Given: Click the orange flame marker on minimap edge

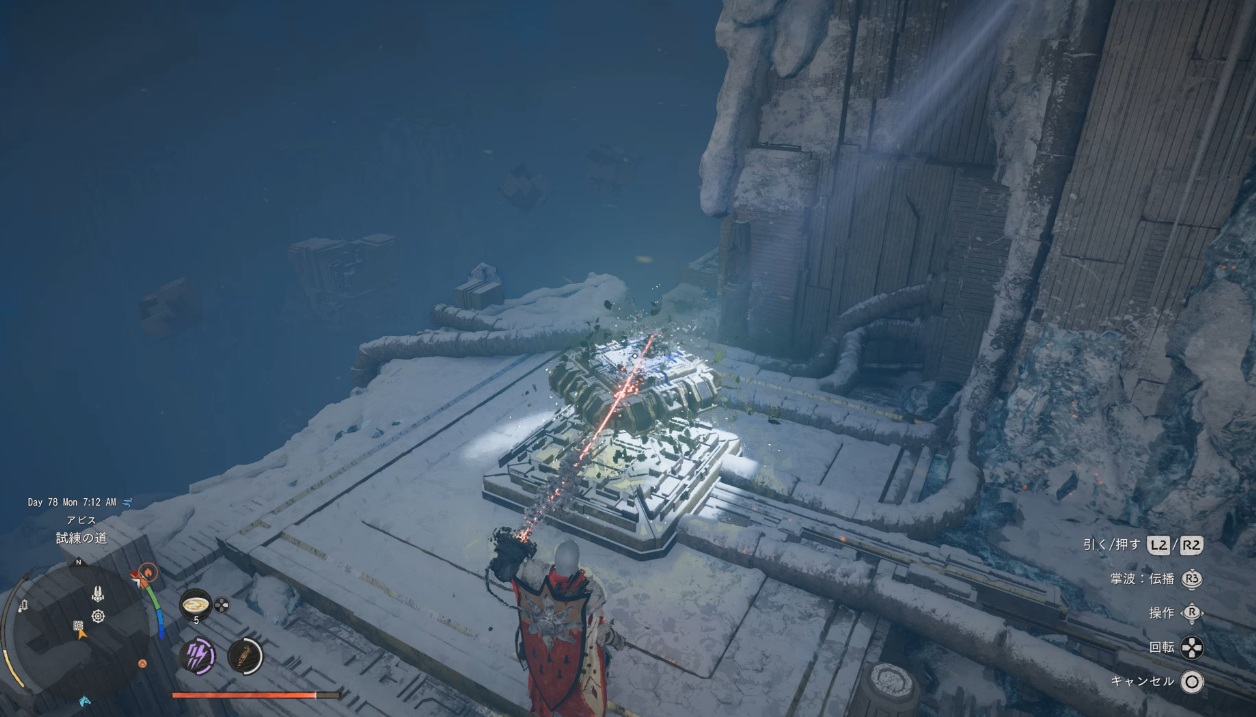Looking at the screenshot, I should 147,573.
